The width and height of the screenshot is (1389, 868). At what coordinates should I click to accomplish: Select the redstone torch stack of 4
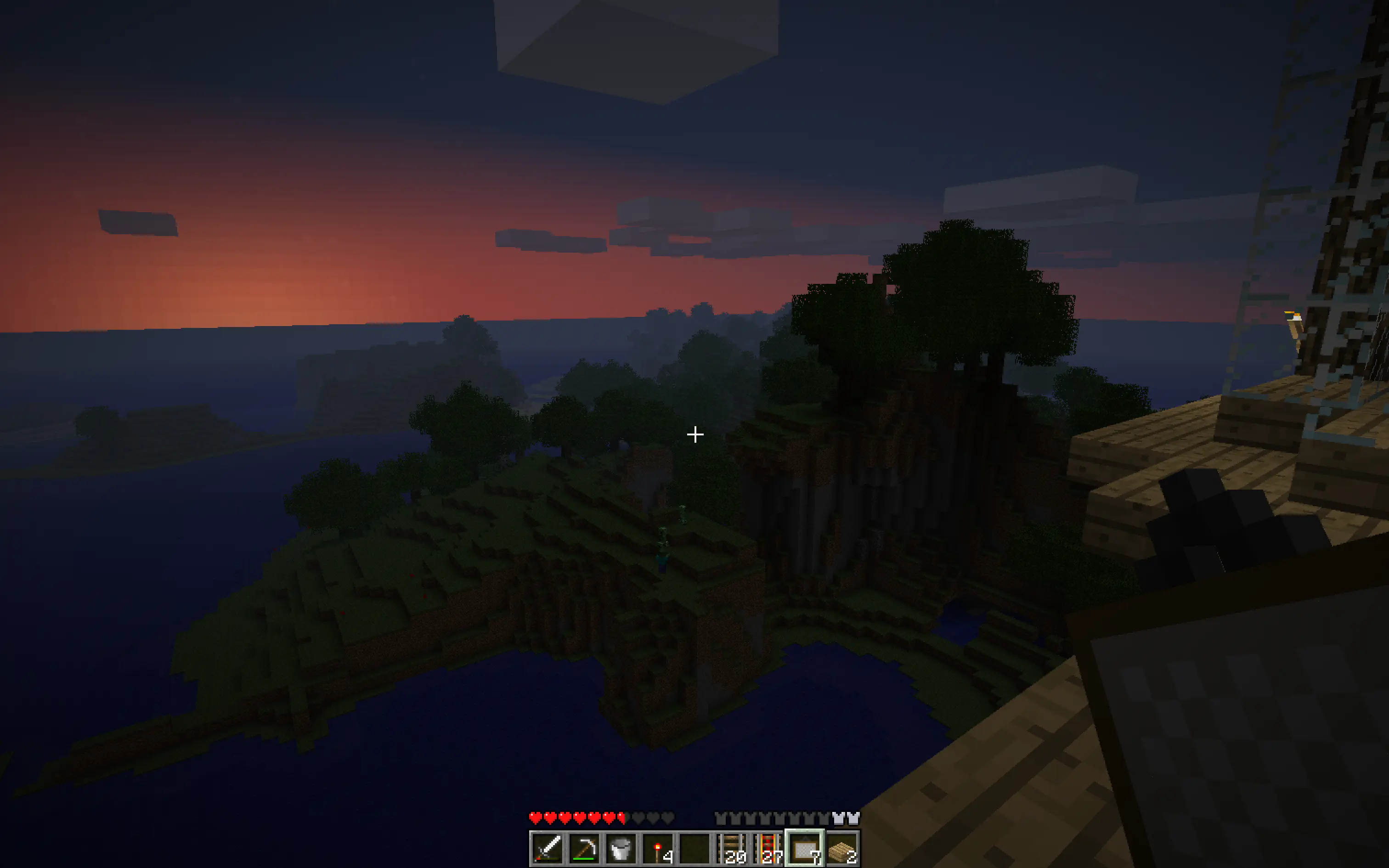658,848
